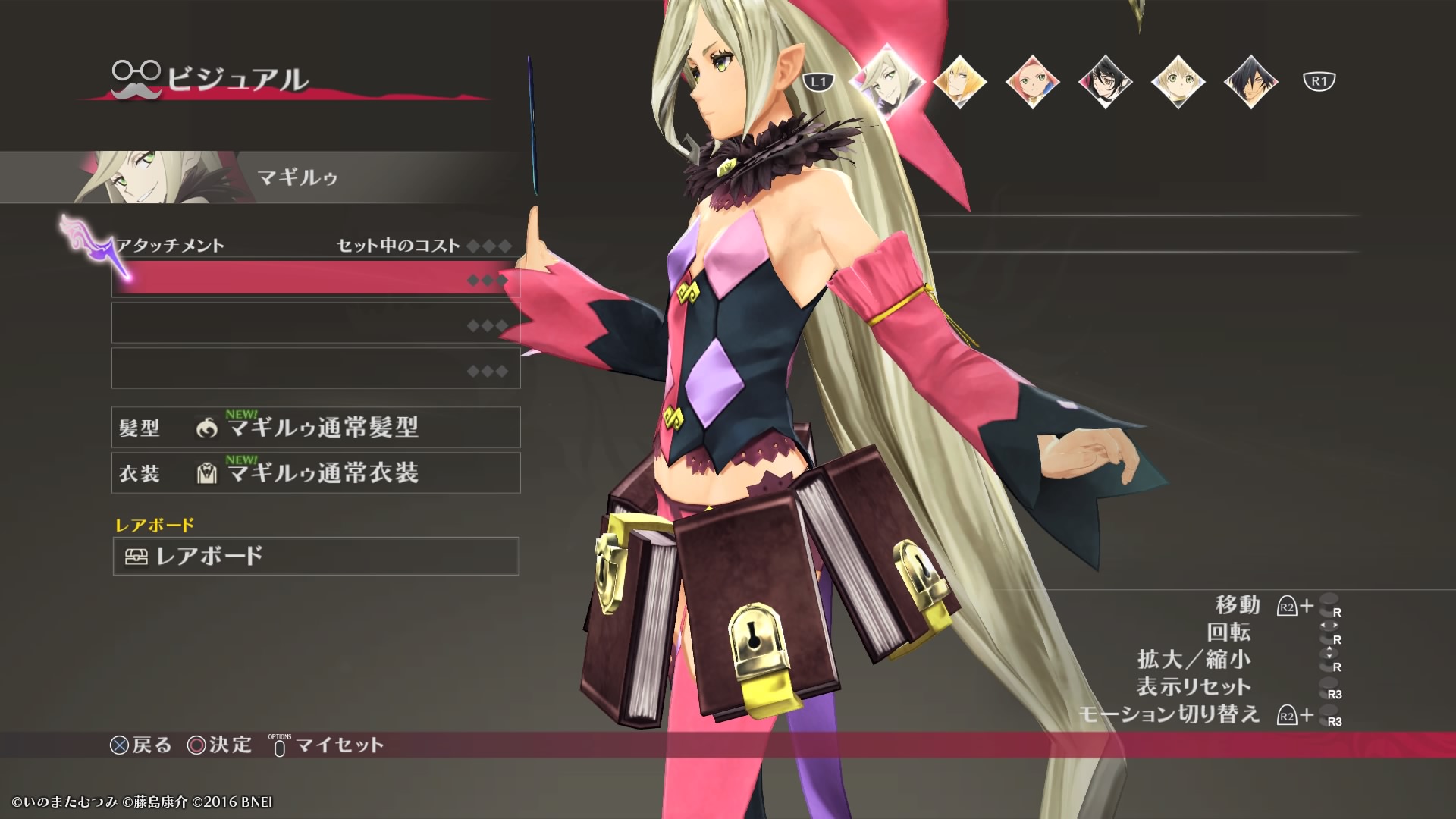Open the 衣装 costume row
The width and height of the screenshot is (1456, 819).
coord(315,473)
